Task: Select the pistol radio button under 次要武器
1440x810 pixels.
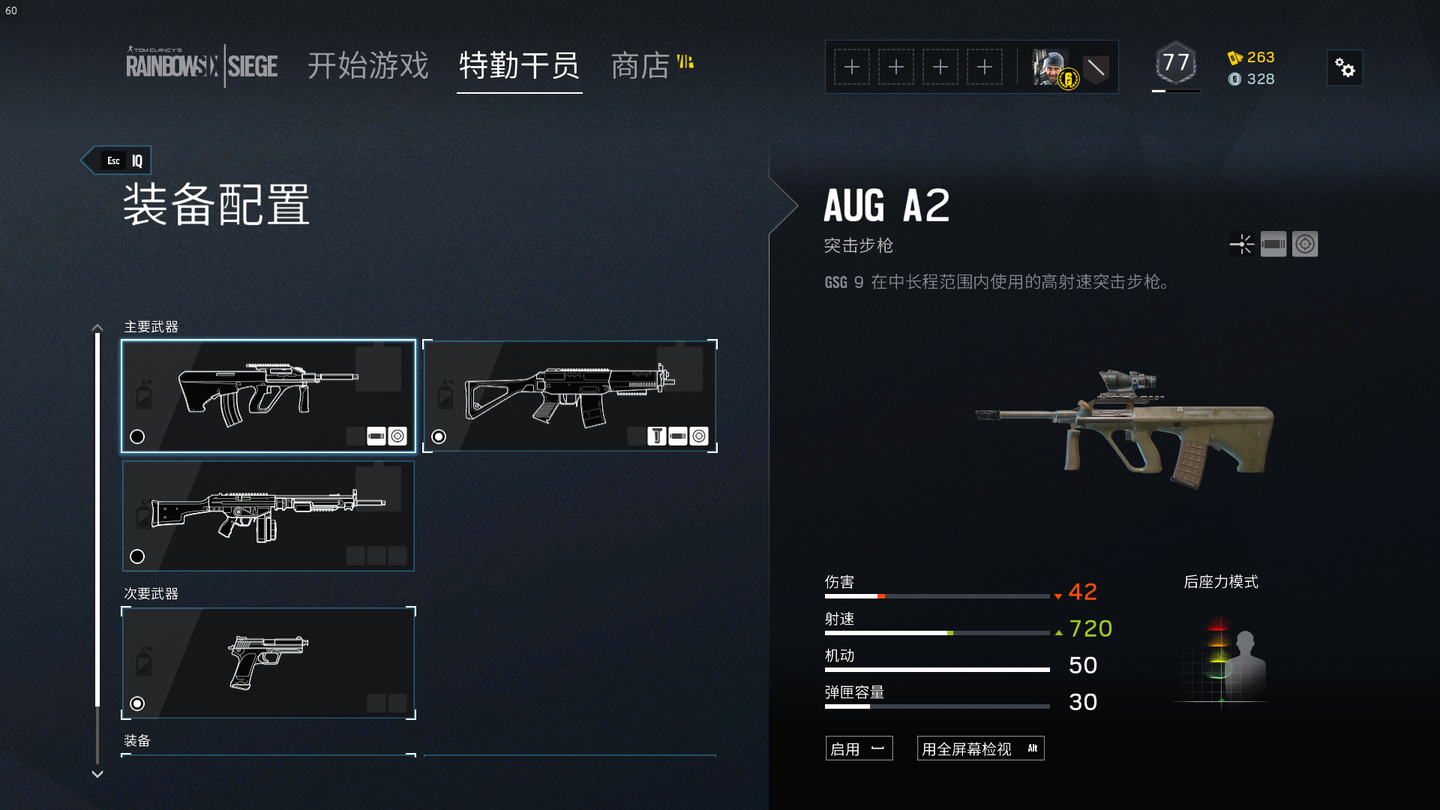Action: click(137, 703)
